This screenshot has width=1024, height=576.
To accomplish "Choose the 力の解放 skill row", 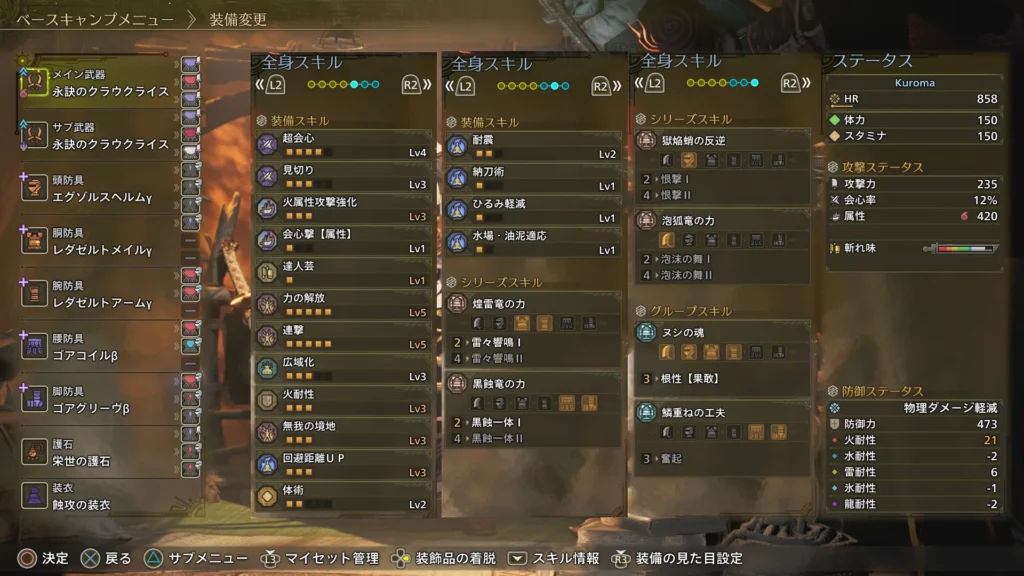I will (343, 305).
